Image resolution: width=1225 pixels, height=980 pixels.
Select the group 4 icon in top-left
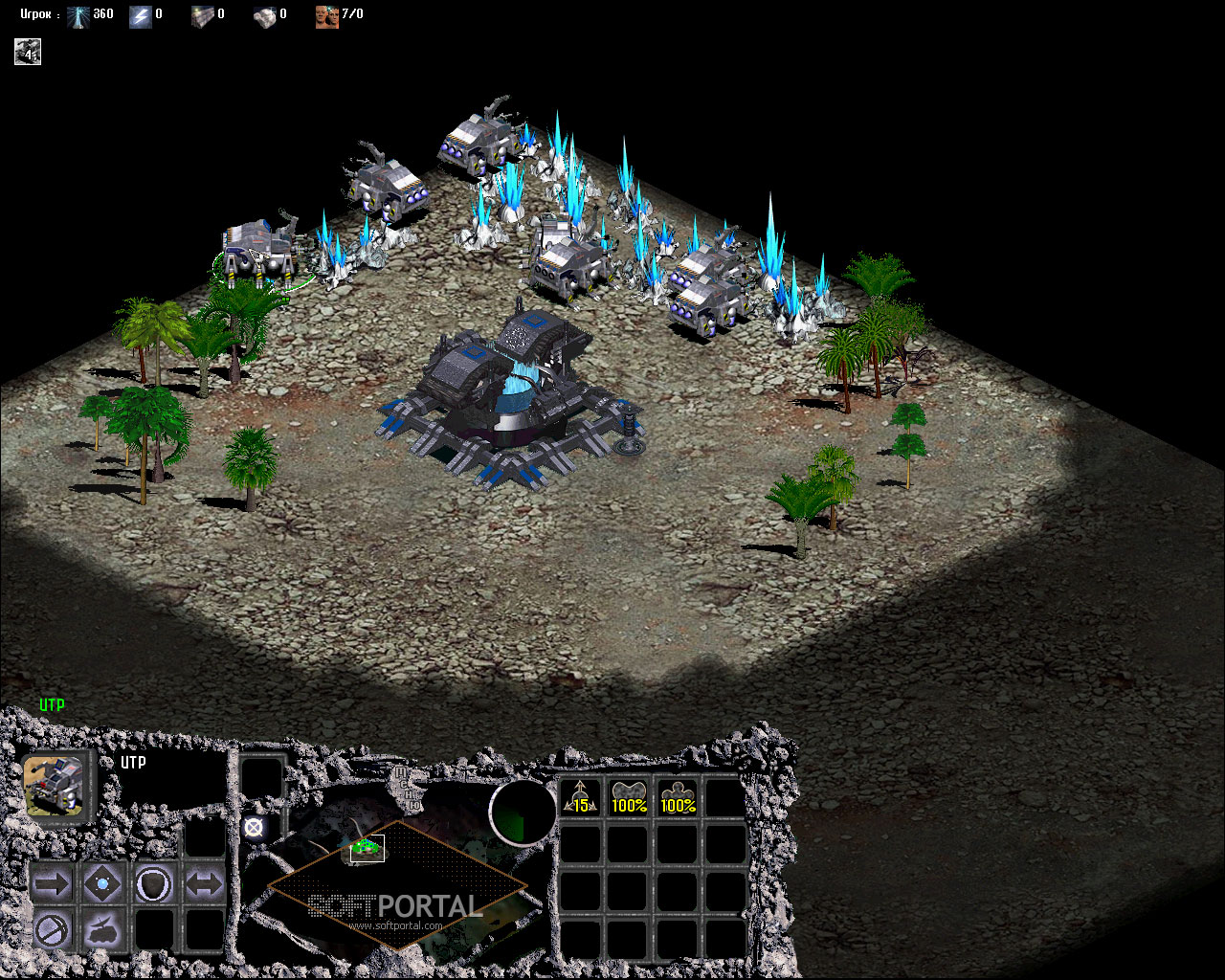28,52
